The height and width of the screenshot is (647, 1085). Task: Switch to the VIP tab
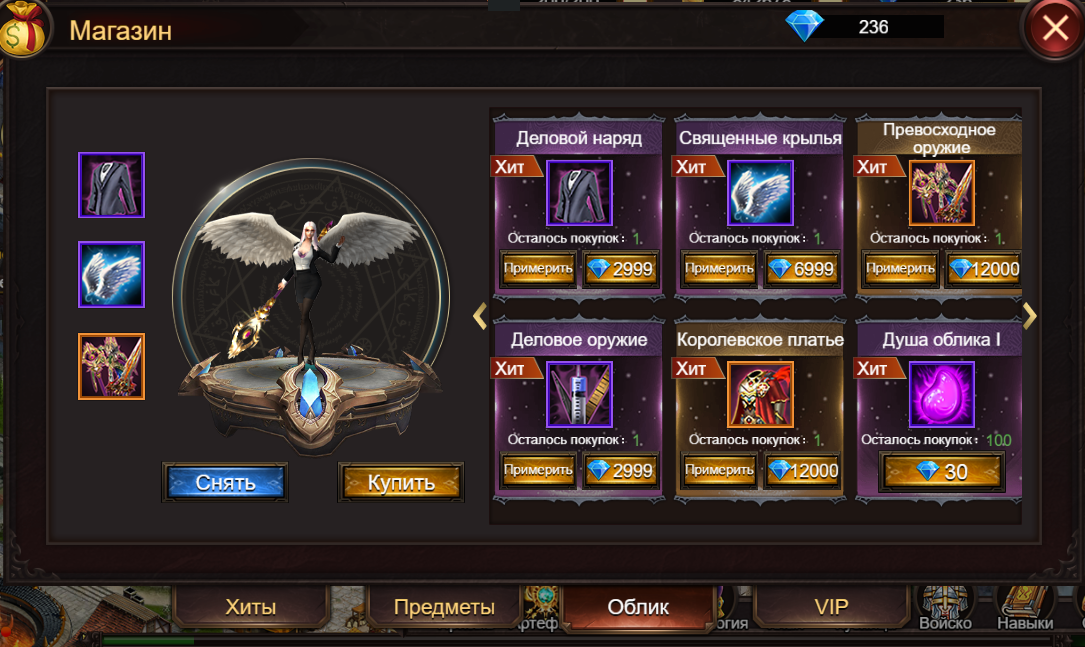pos(831,607)
